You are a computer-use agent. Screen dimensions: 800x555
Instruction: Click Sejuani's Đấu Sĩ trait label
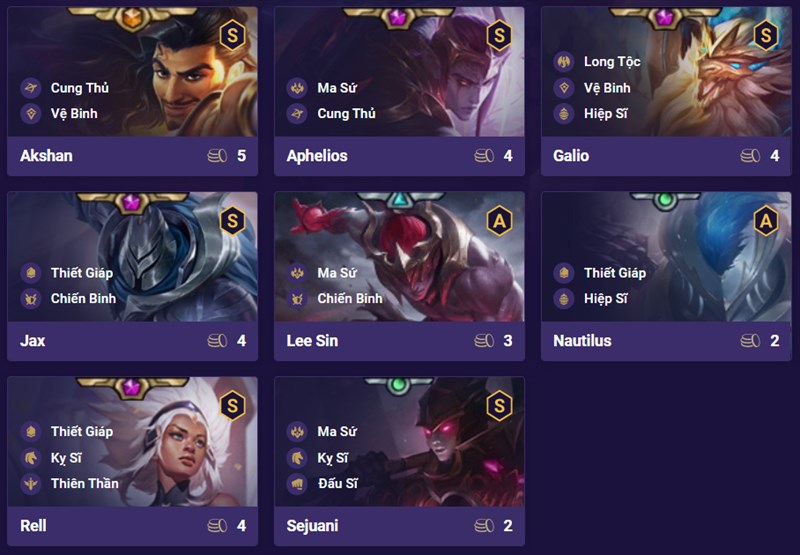tap(344, 484)
